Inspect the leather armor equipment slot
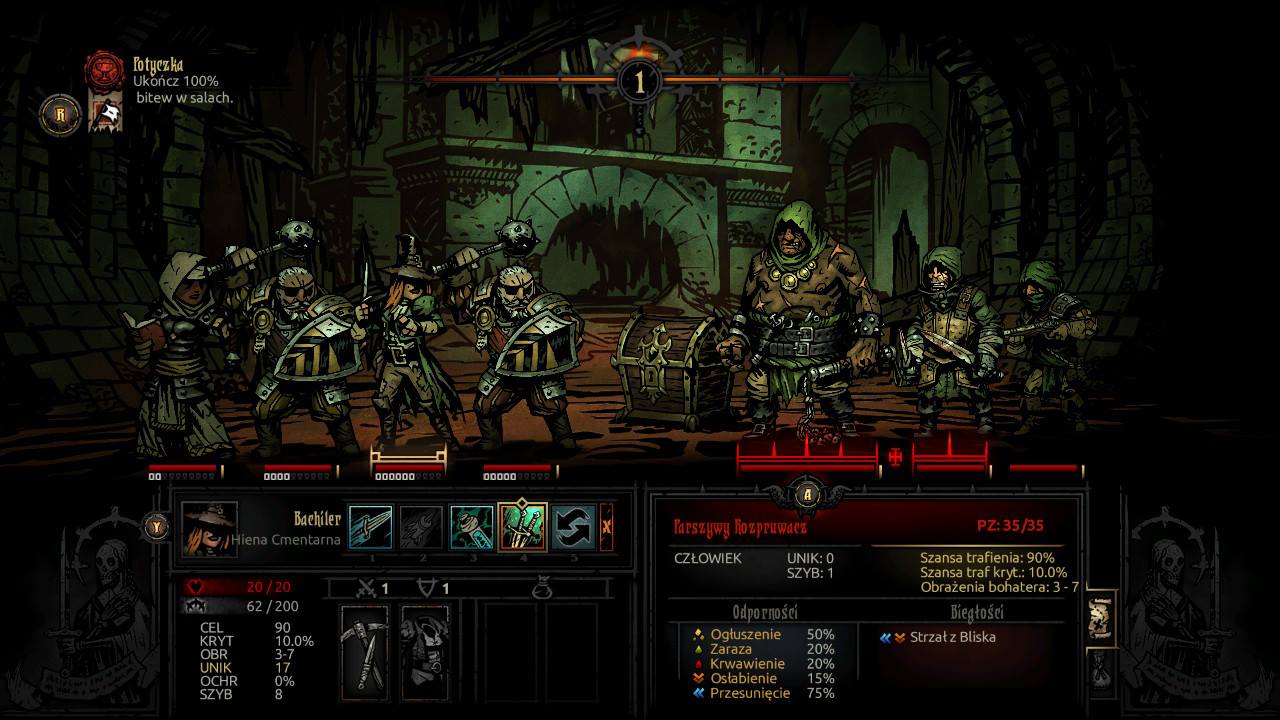The height and width of the screenshot is (720, 1280). click(x=425, y=650)
